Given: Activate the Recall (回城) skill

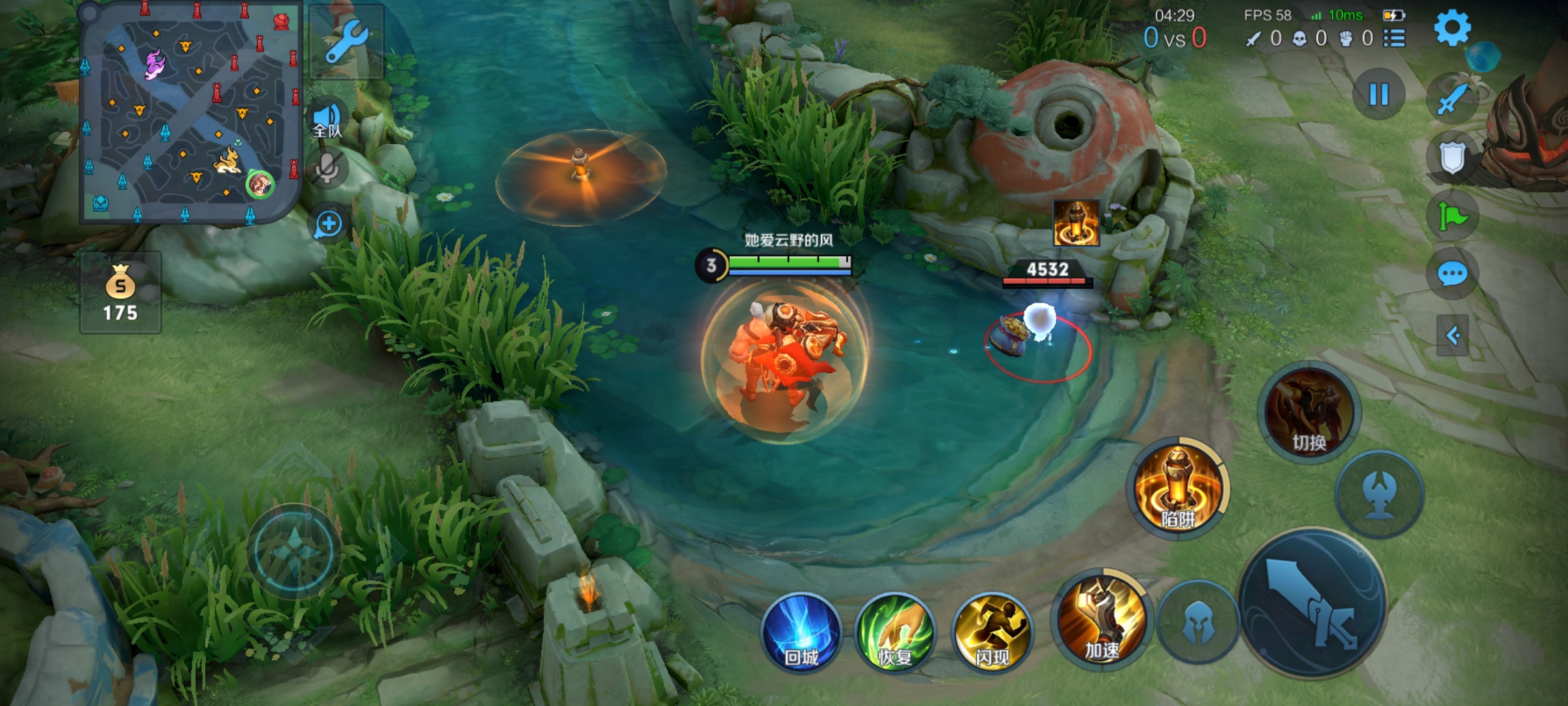Looking at the screenshot, I should (801, 632).
